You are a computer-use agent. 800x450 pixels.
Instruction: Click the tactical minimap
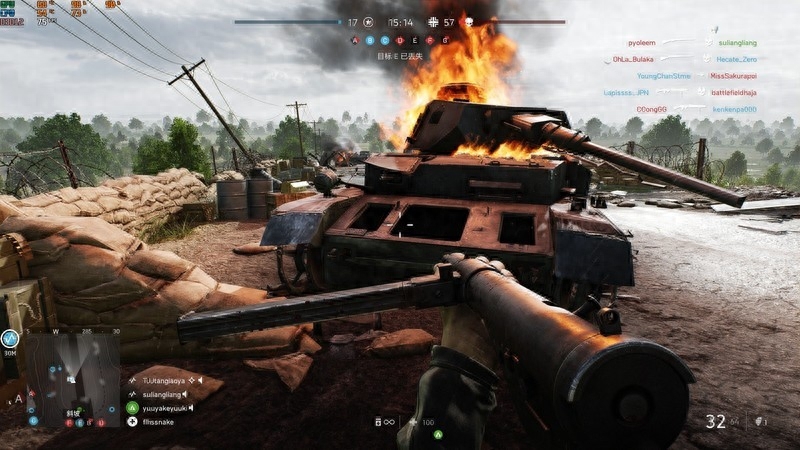pyautogui.click(x=72, y=373)
